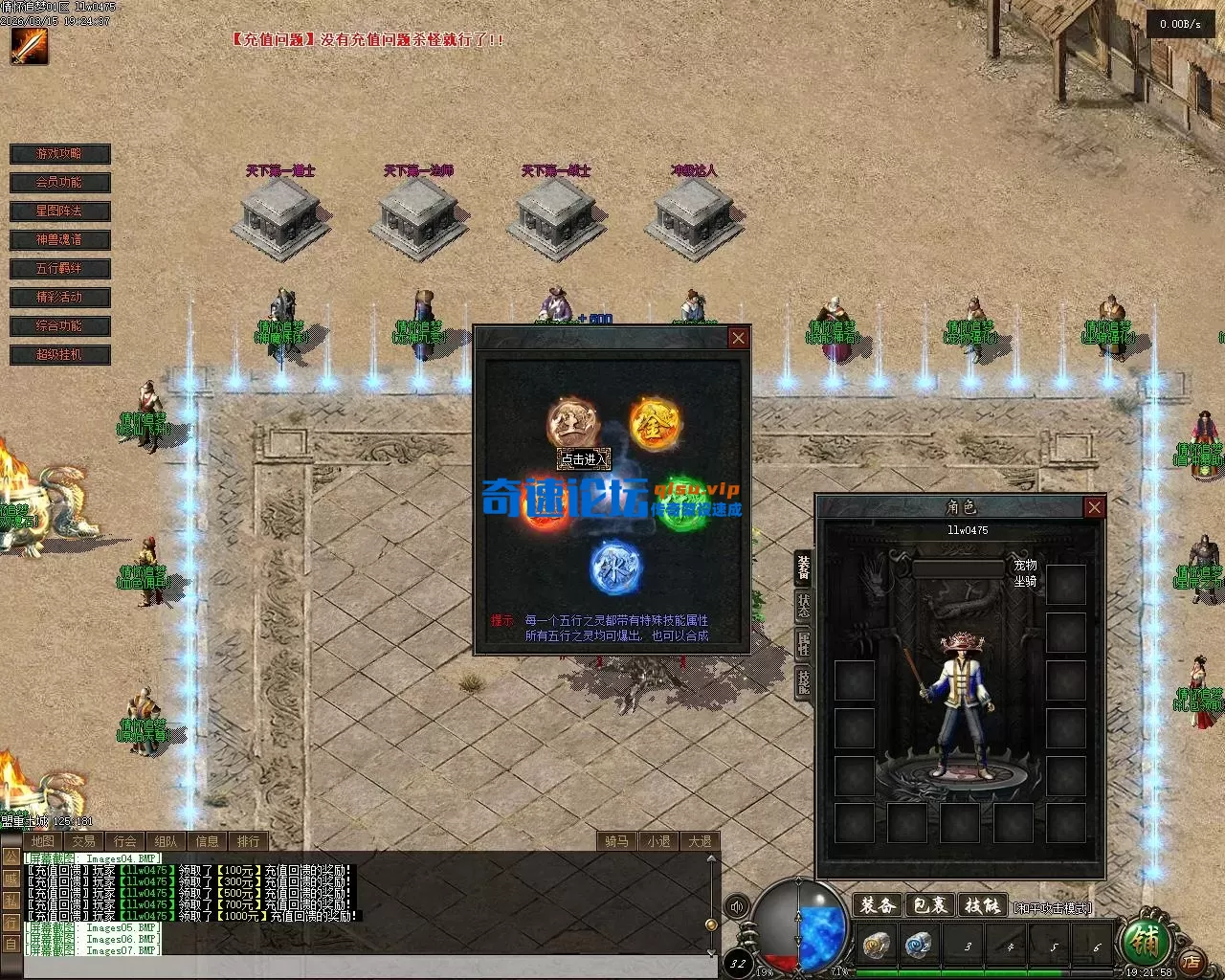Open the 神兽魂谱 menu entry
The image size is (1225, 980).
click(59, 240)
